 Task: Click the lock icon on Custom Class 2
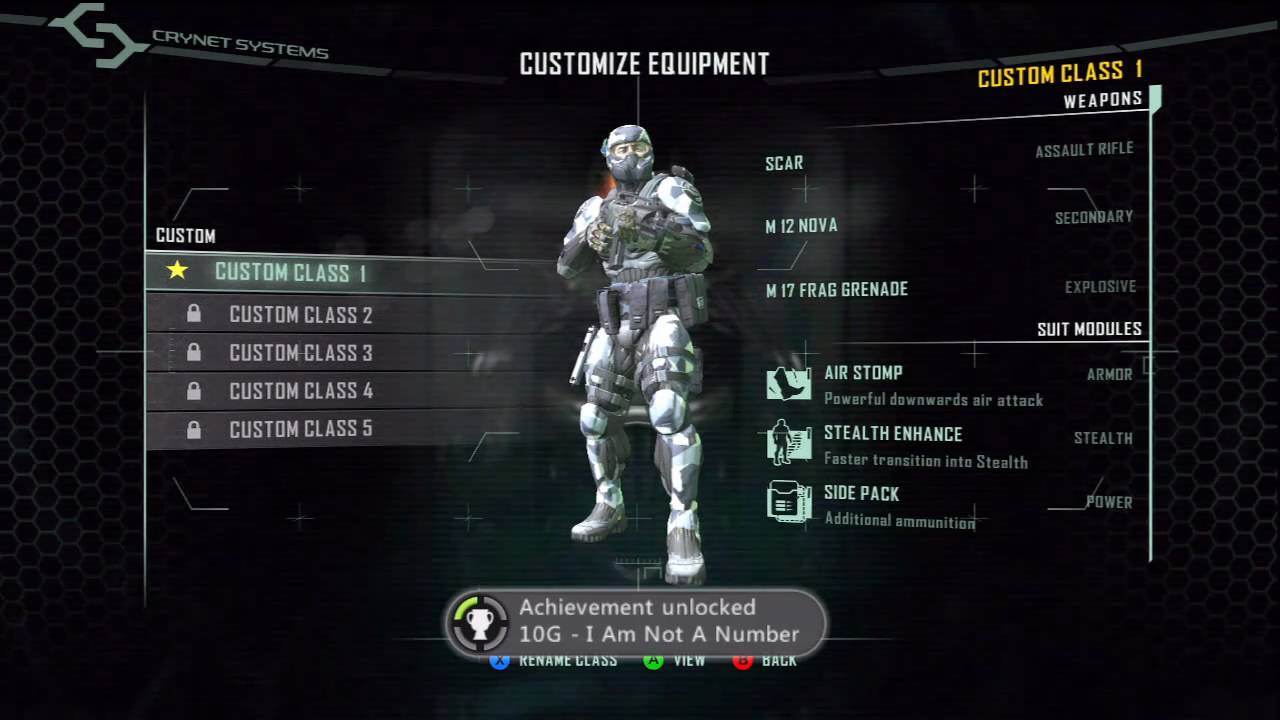coord(194,314)
